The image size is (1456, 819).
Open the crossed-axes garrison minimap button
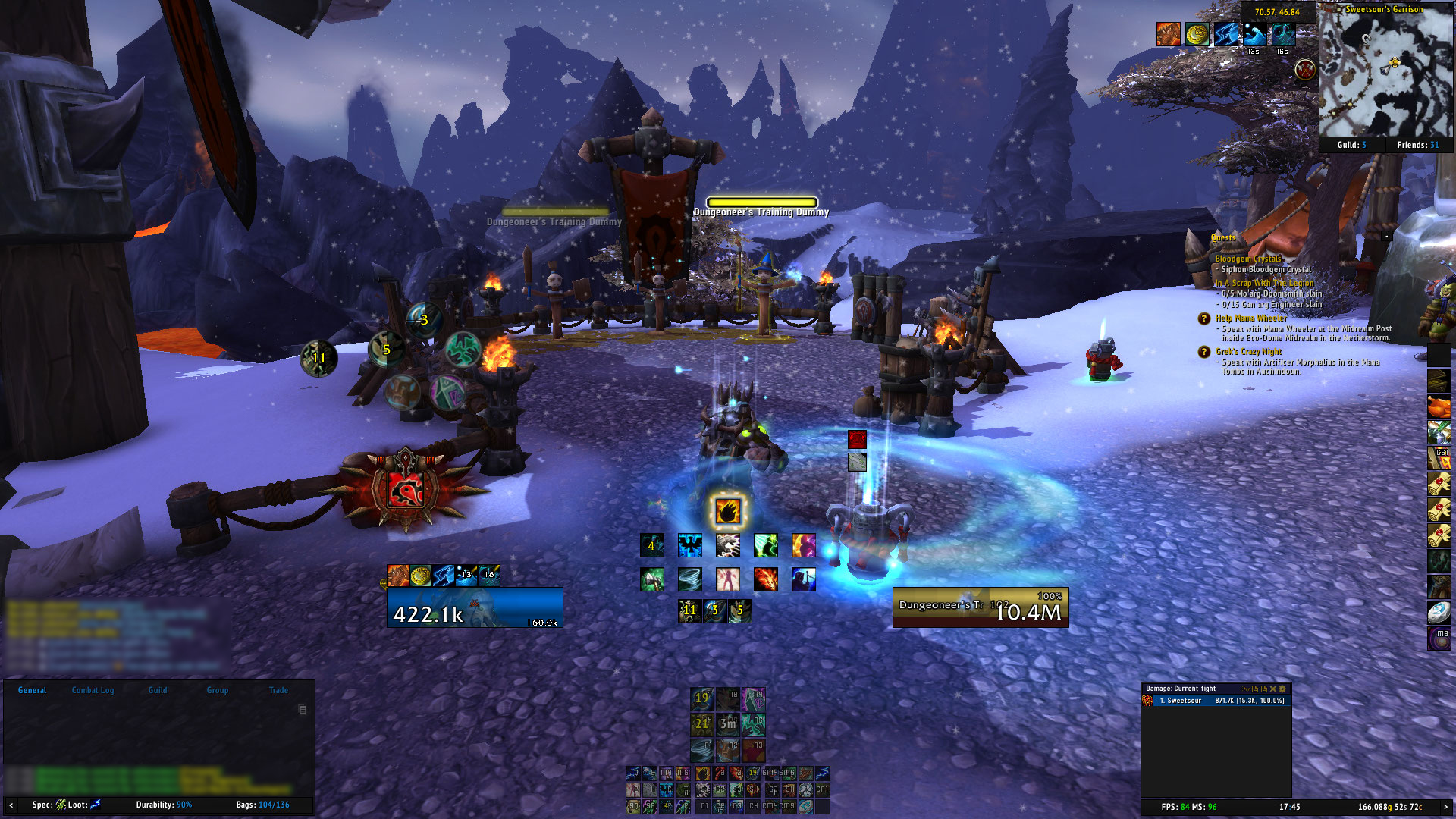[1304, 70]
